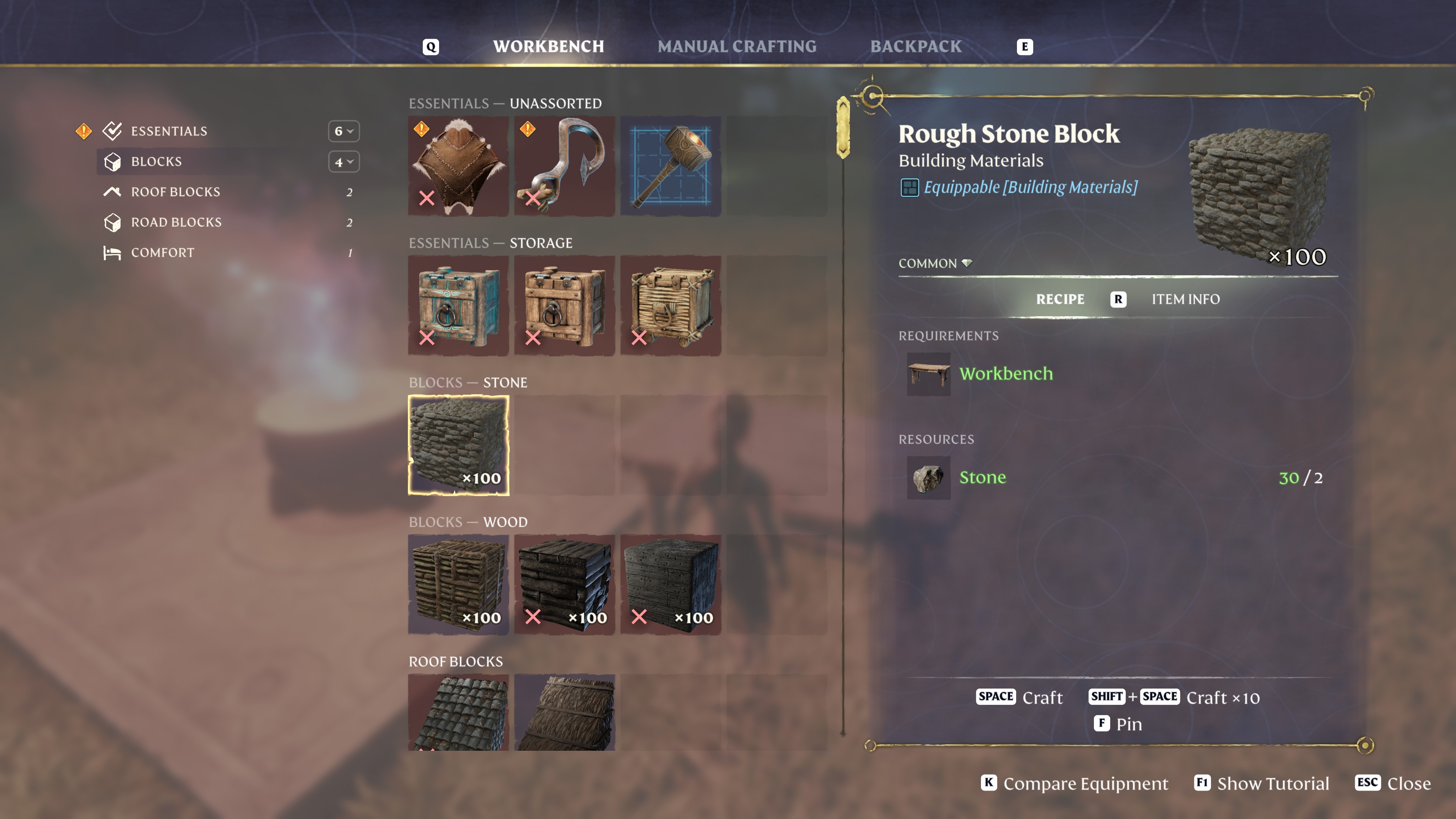Select the wicker storage crate recipe
Image resolution: width=1456 pixels, height=819 pixels.
pyautogui.click(x=670, y=306)
